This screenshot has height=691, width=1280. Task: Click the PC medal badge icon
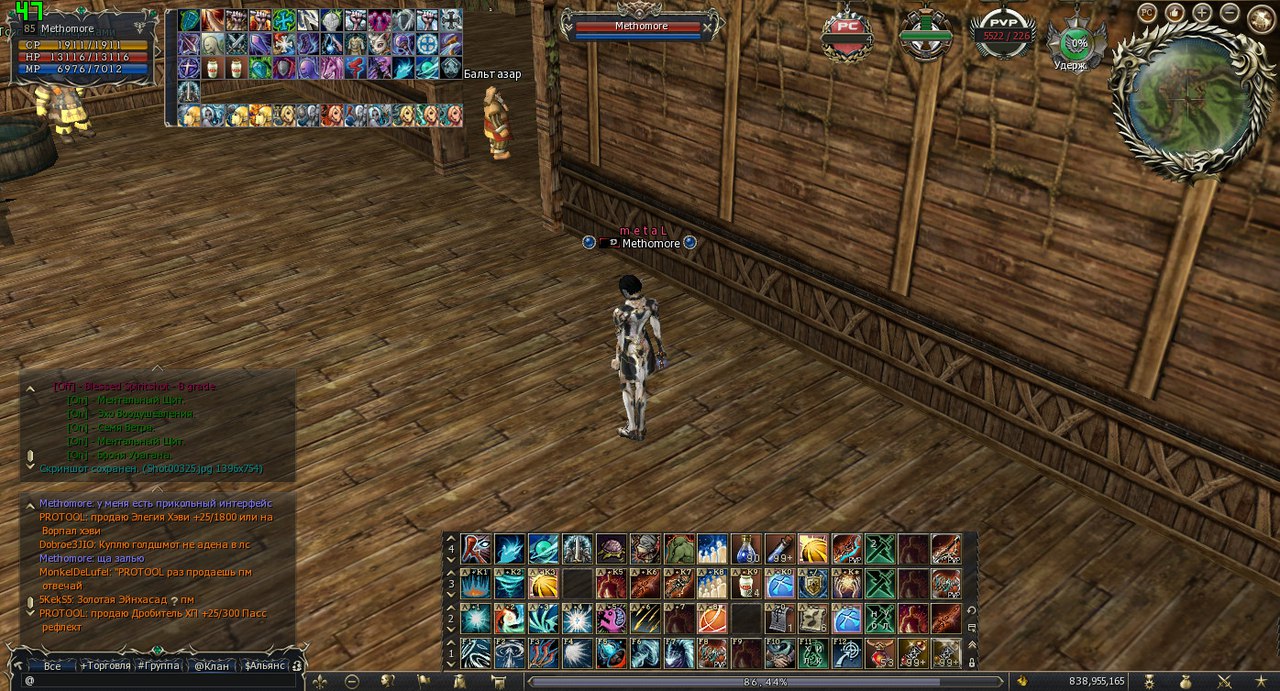847,37
